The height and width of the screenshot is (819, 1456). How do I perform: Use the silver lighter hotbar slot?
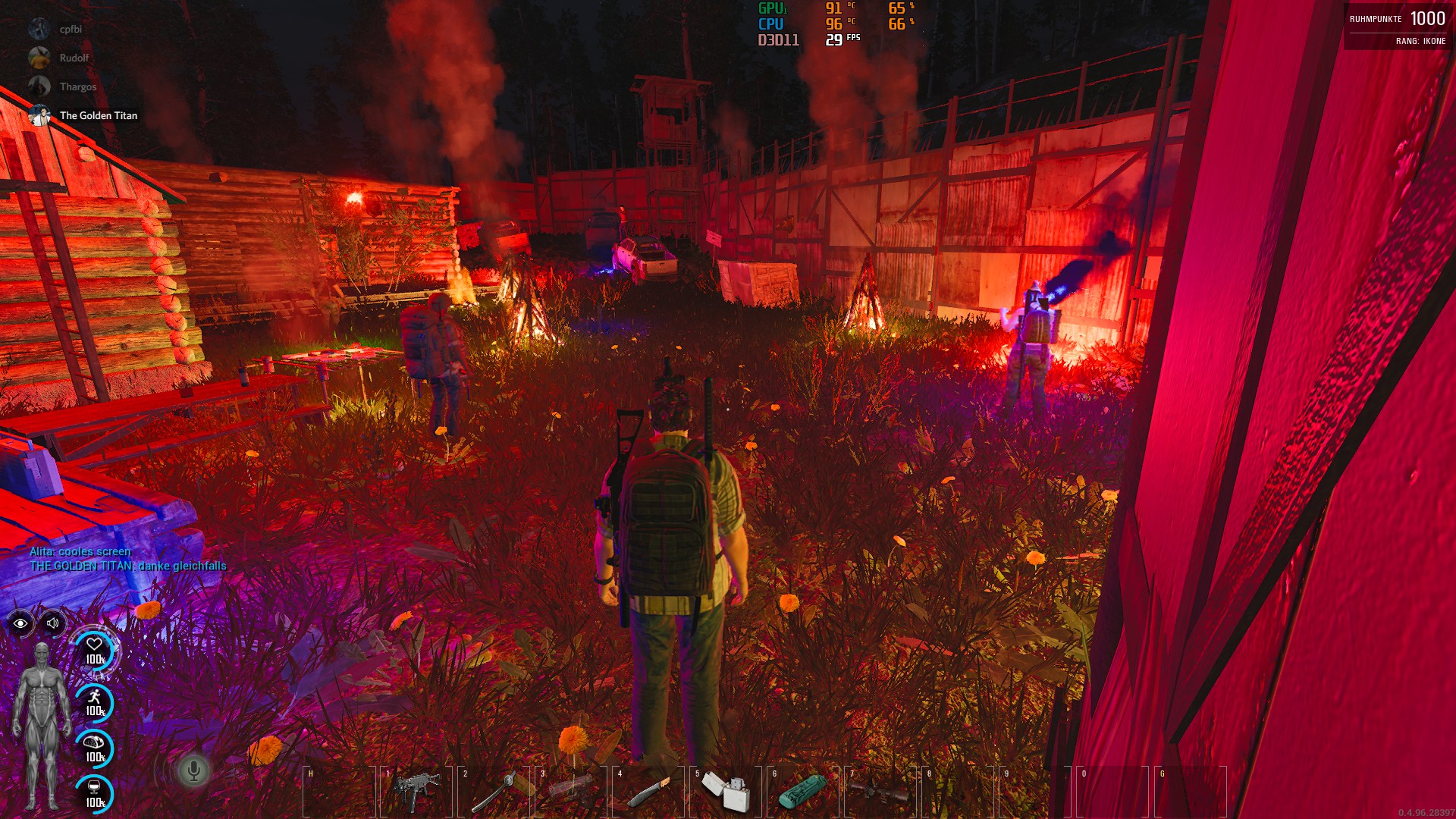pyautogui.click(x=726, y=792)
